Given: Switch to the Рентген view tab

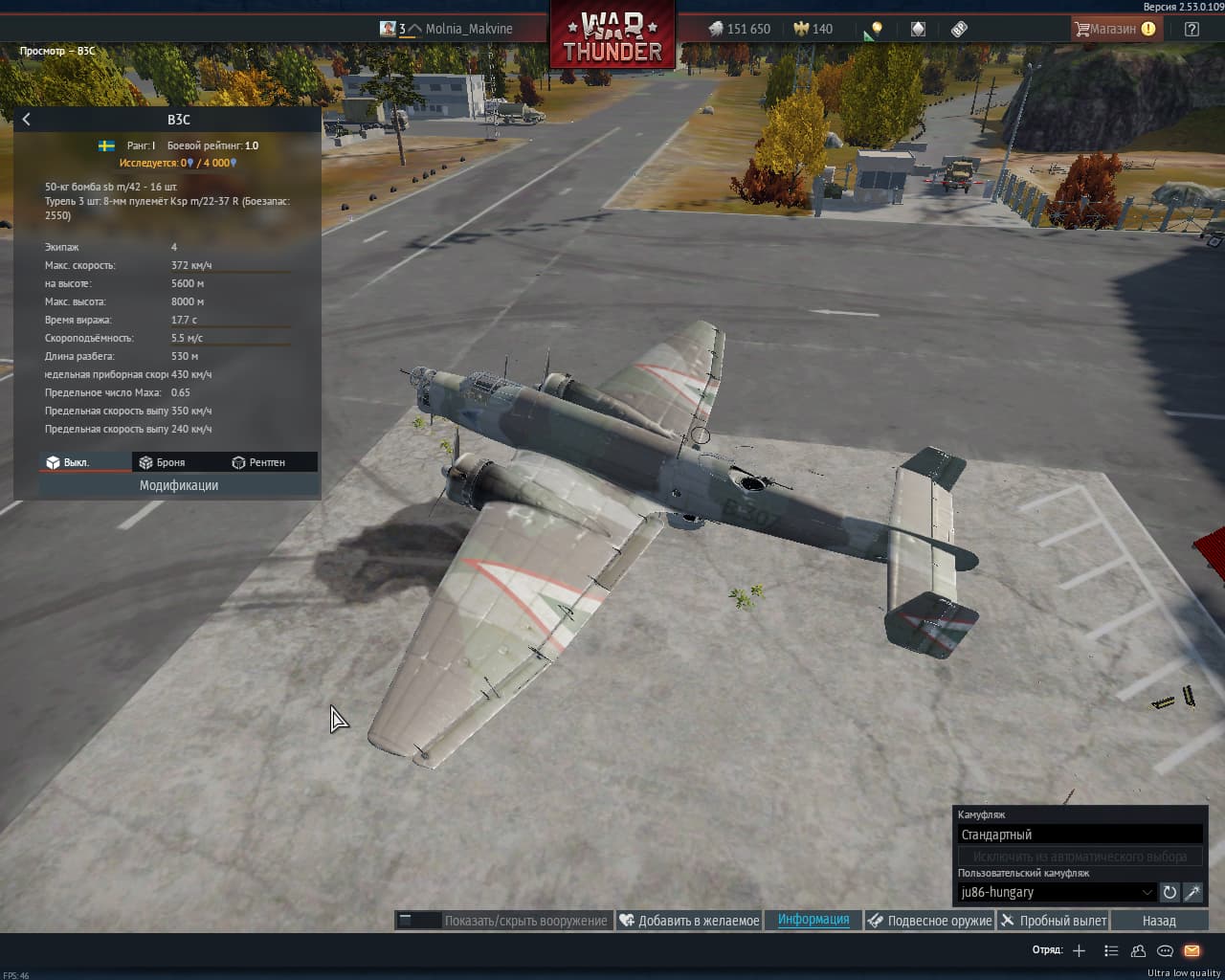Looking at the screenshot, I should pyautogui.click(x=258, y=462).
